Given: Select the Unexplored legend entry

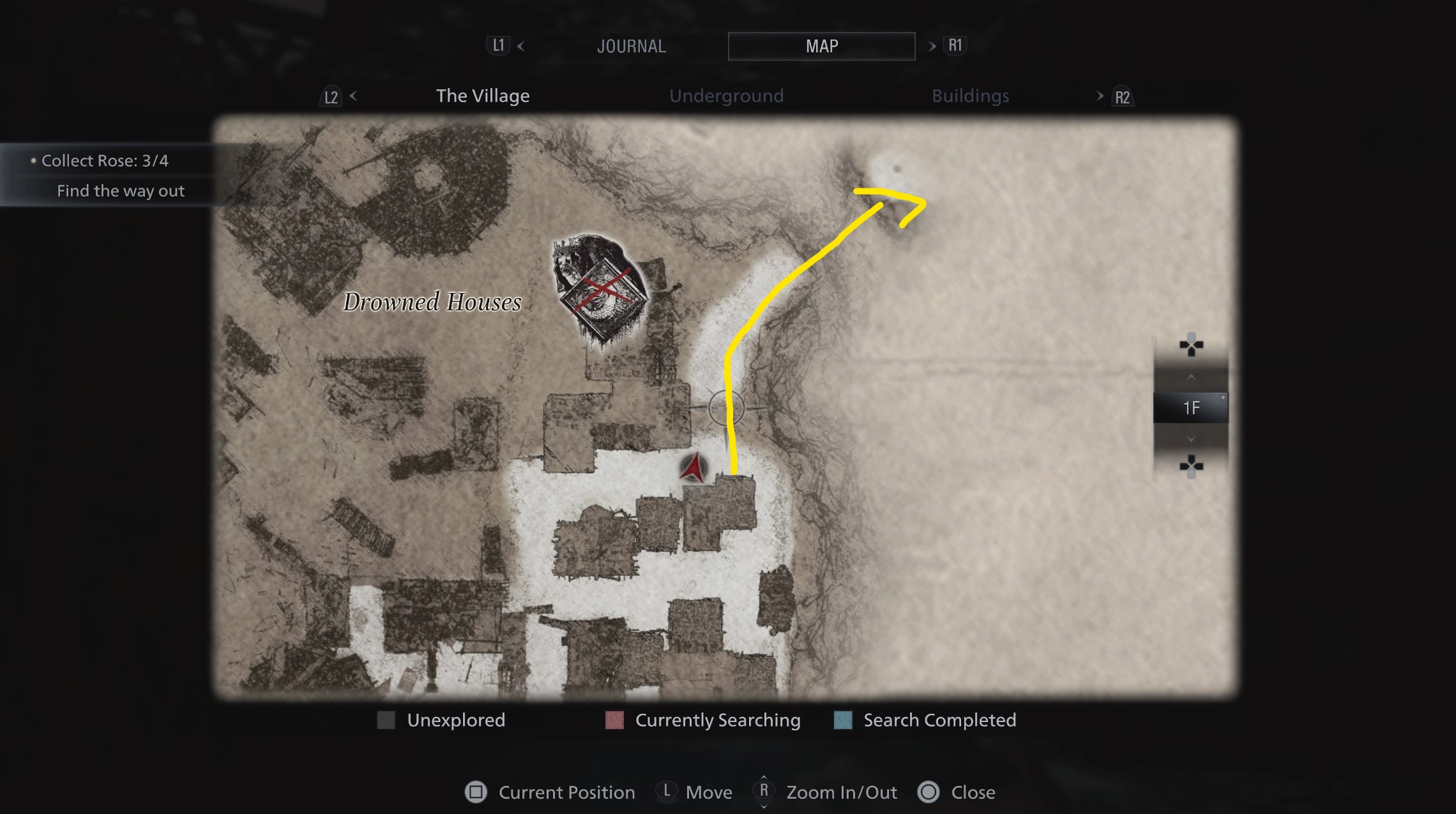Looking at the screenshot, I should tap(441, 720).
